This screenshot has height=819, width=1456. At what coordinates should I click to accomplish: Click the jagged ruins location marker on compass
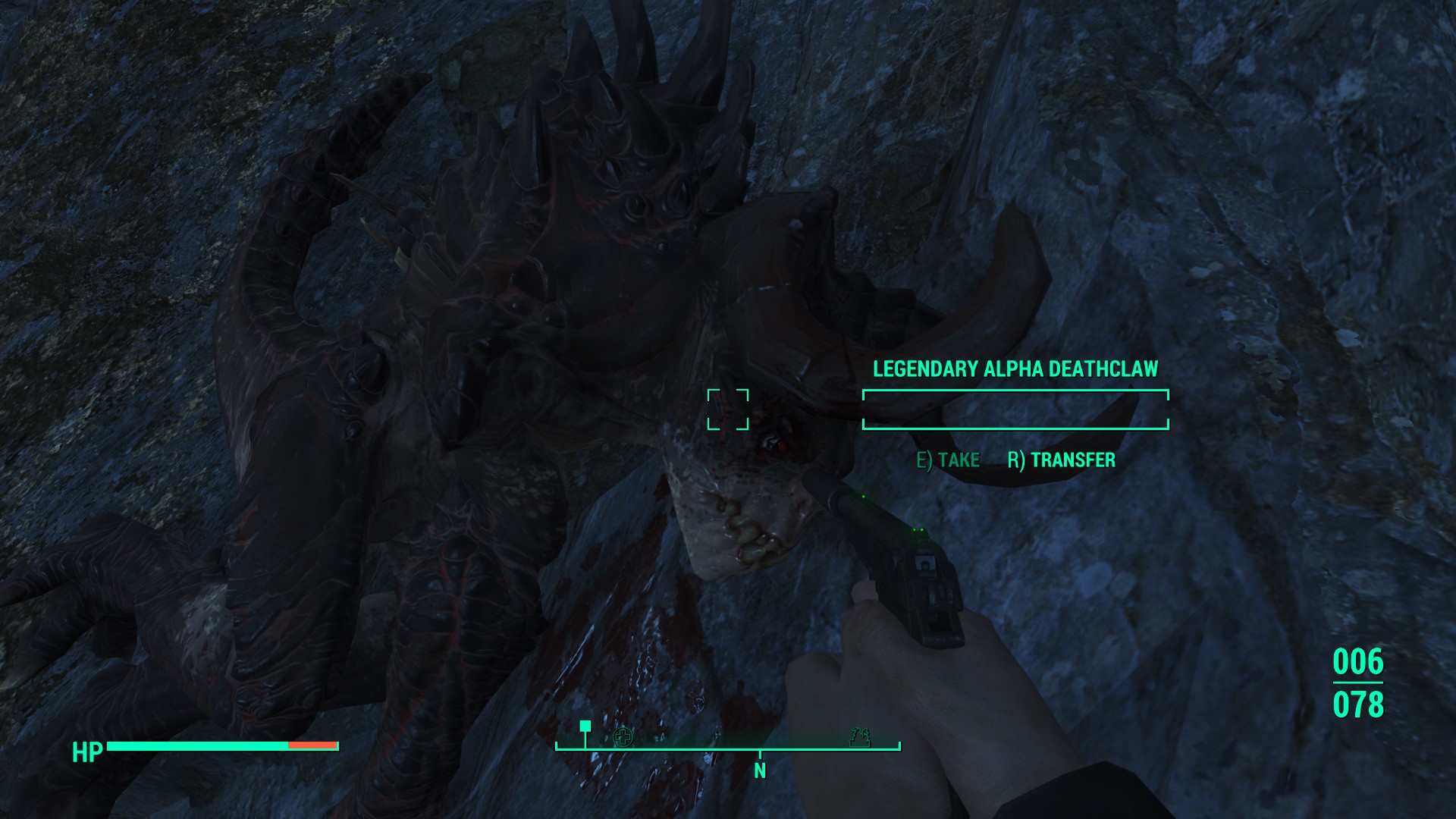[x=860, y=736]
